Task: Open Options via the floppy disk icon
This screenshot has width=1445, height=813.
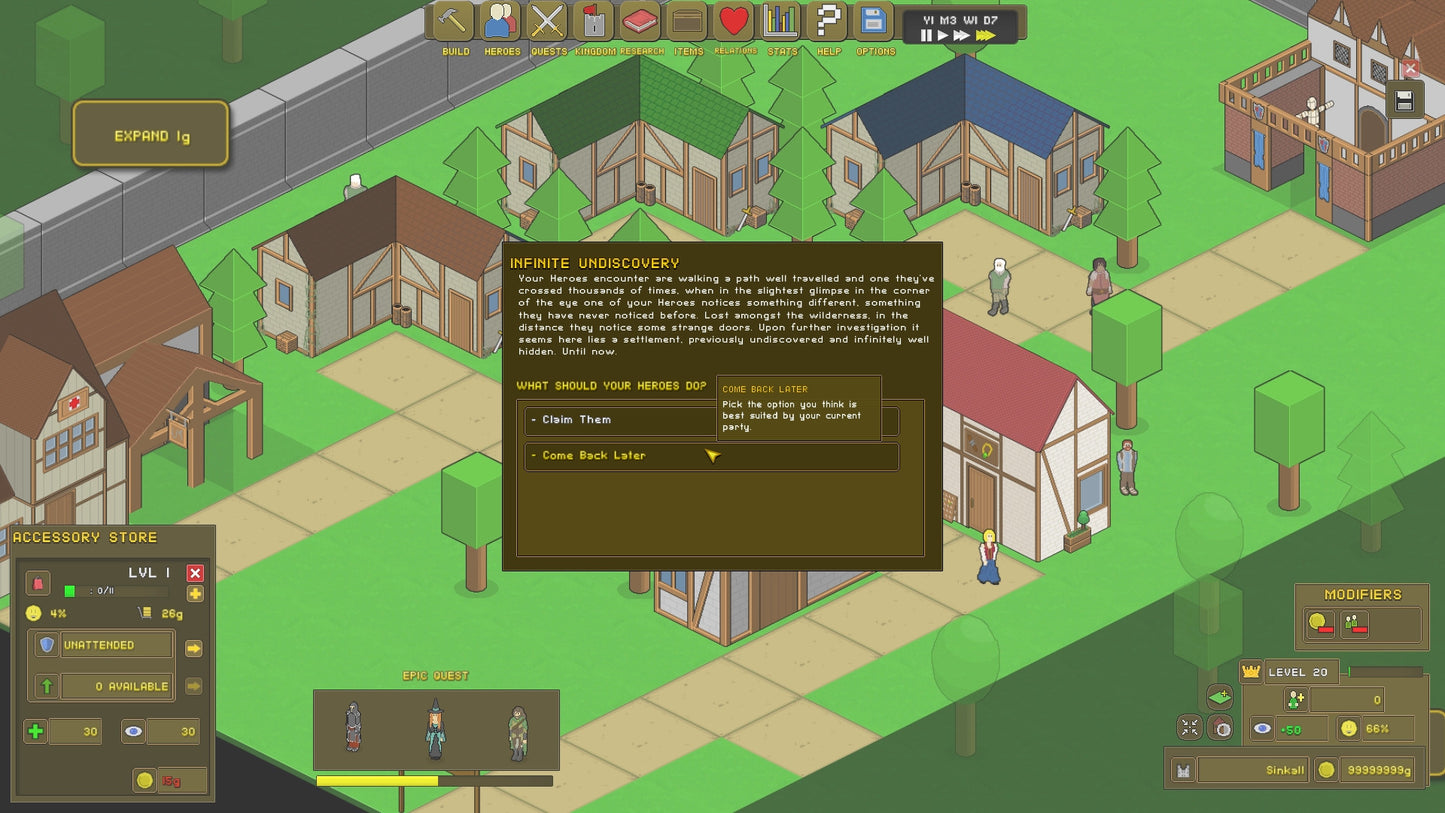Action: pyautogui.click(x=872, y=22)
